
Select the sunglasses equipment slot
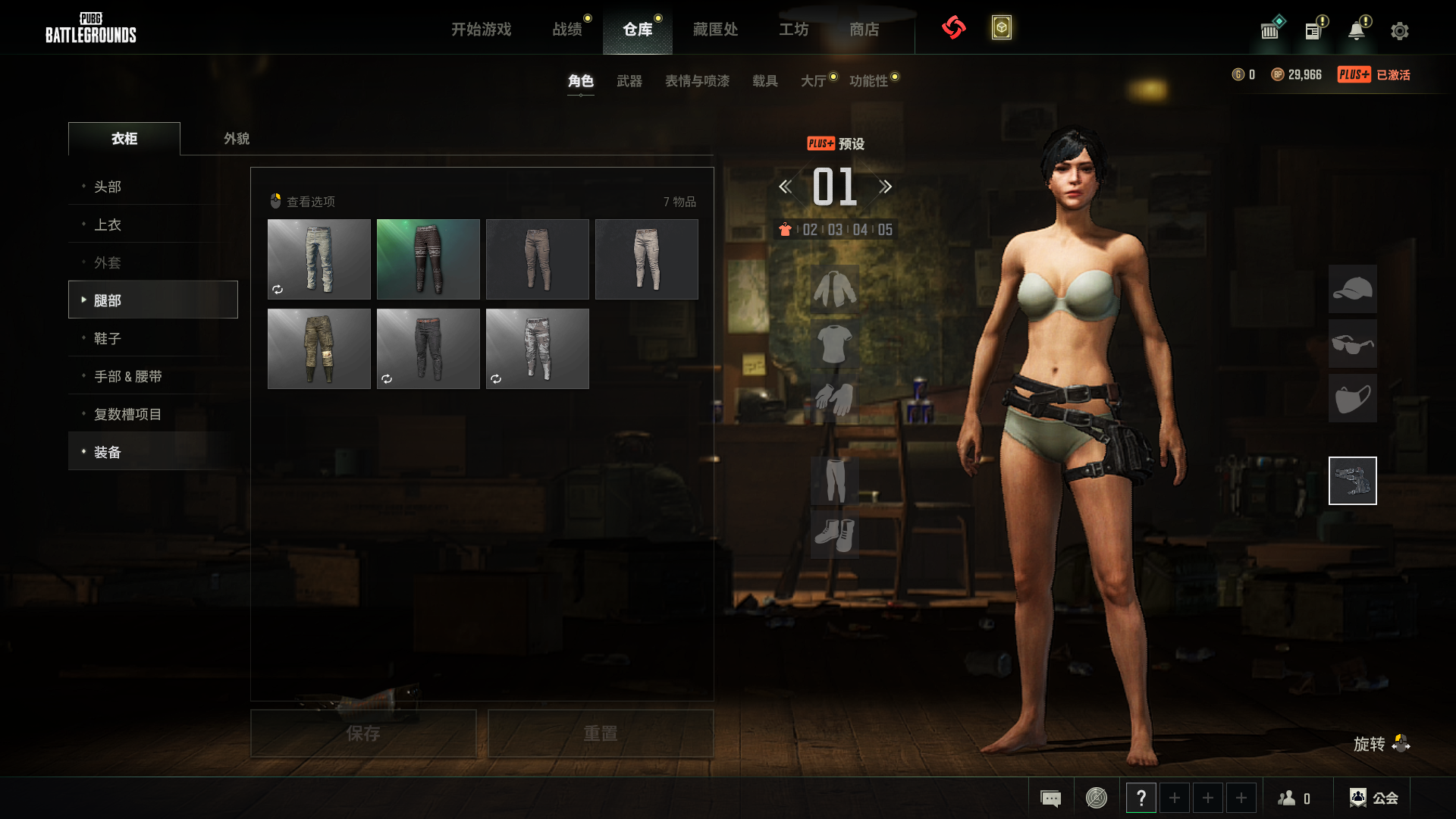point(1352,344)
